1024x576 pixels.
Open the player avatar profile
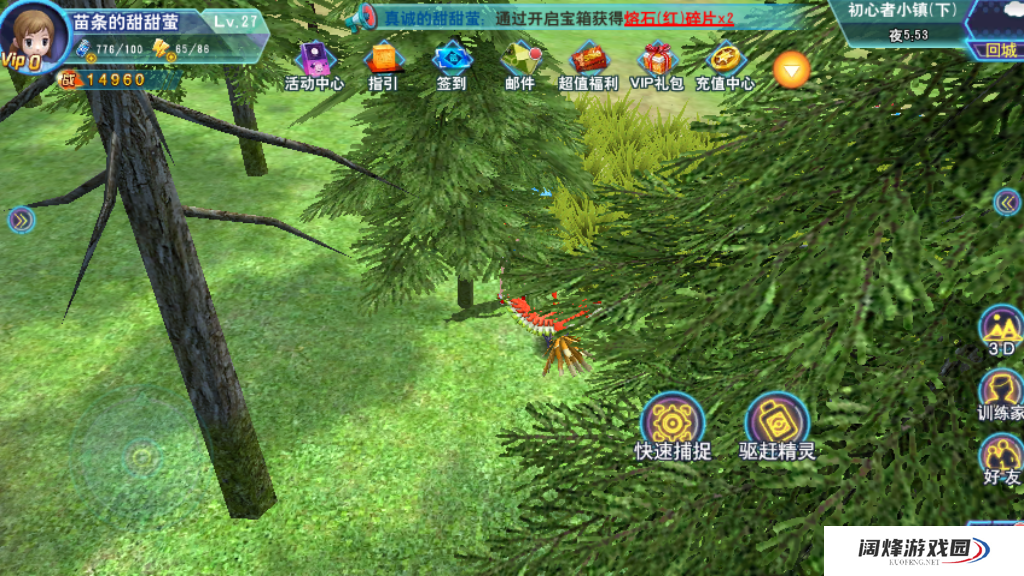[33, 36]
